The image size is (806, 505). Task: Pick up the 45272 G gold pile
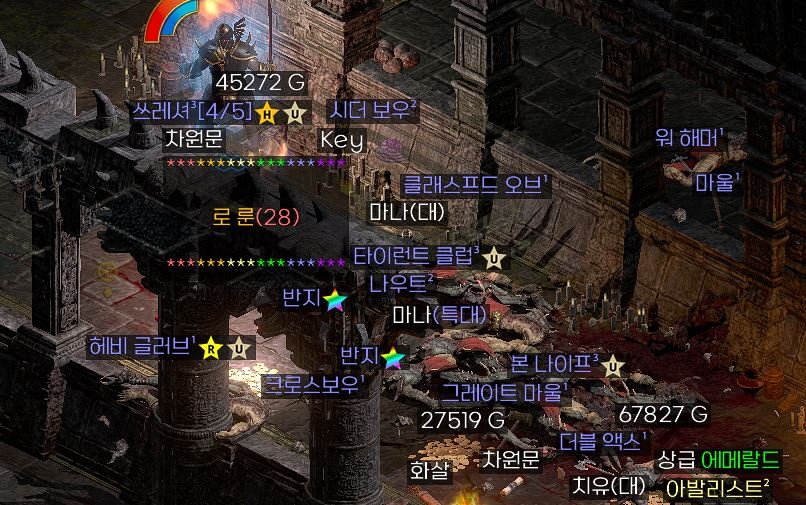pyautogui.click(x=260, y=82)
